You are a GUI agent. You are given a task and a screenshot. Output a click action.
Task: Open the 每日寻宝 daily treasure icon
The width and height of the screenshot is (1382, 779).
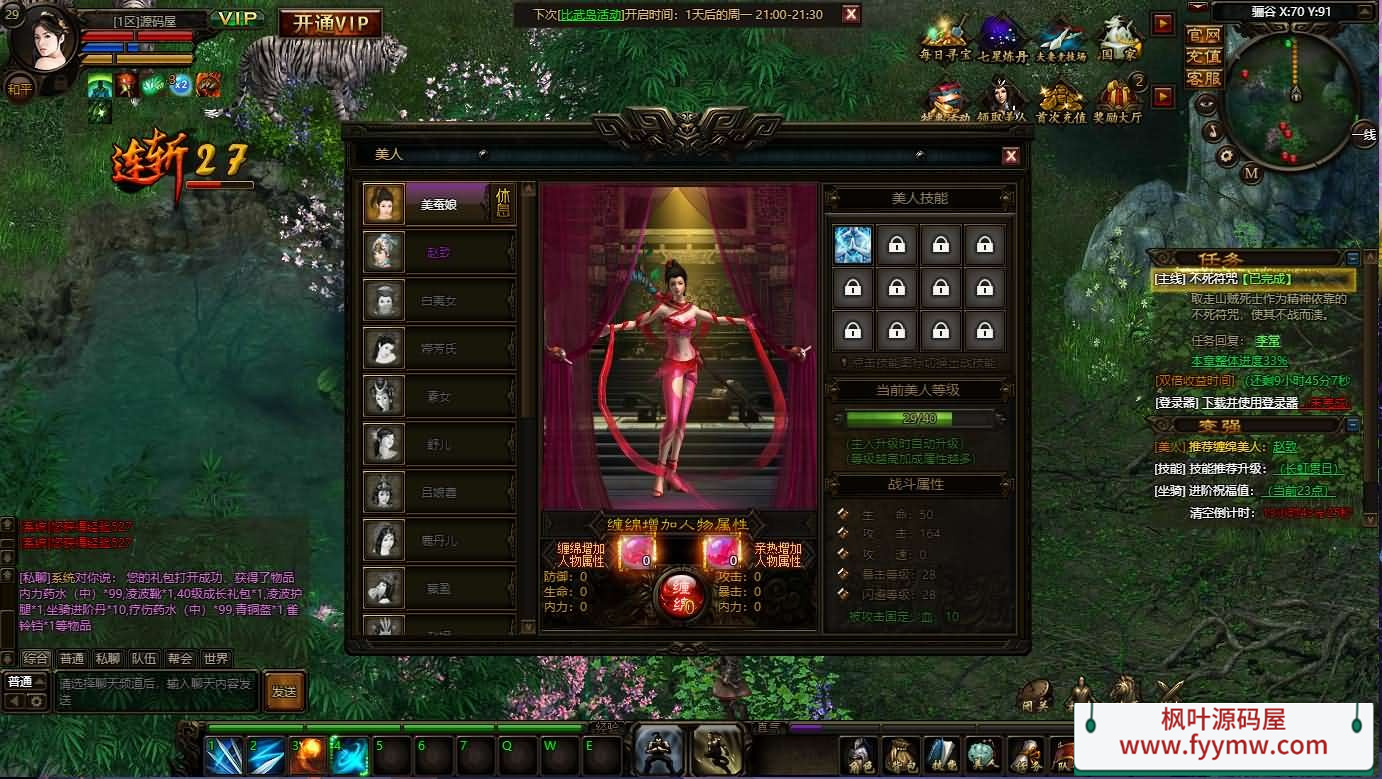(x=945, y=39)
